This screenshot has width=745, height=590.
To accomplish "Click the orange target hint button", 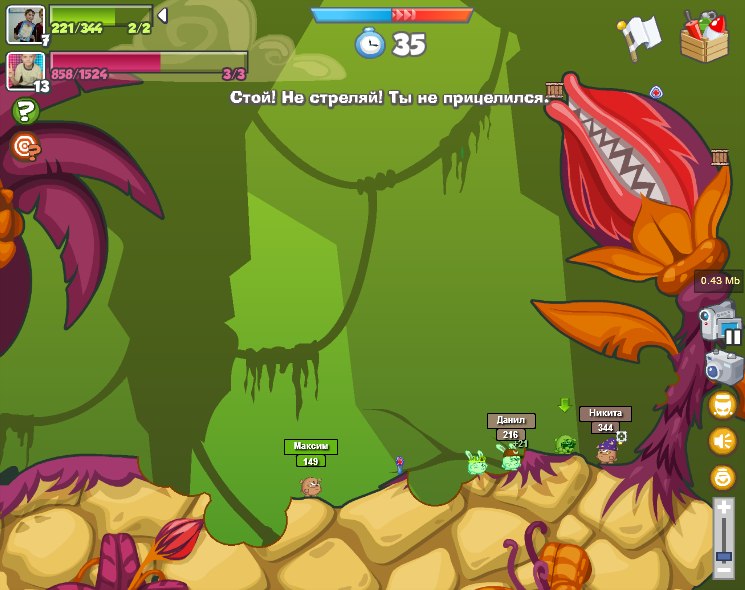I will (26, 147).
